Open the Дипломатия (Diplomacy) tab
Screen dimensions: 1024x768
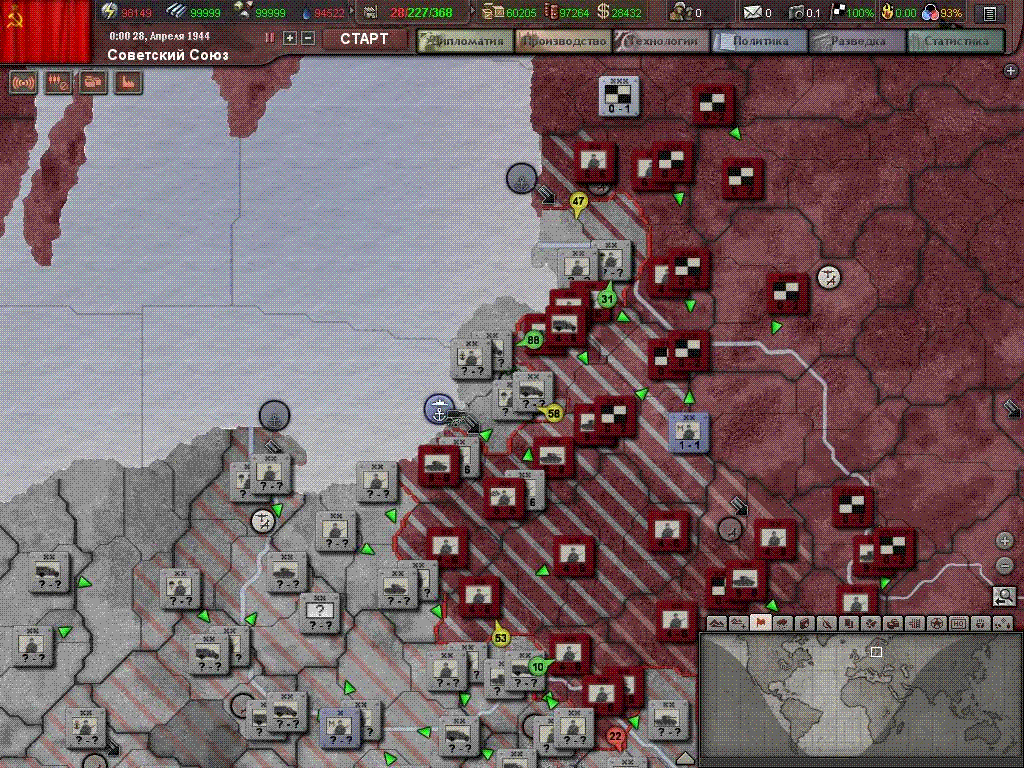pos(465,41)
